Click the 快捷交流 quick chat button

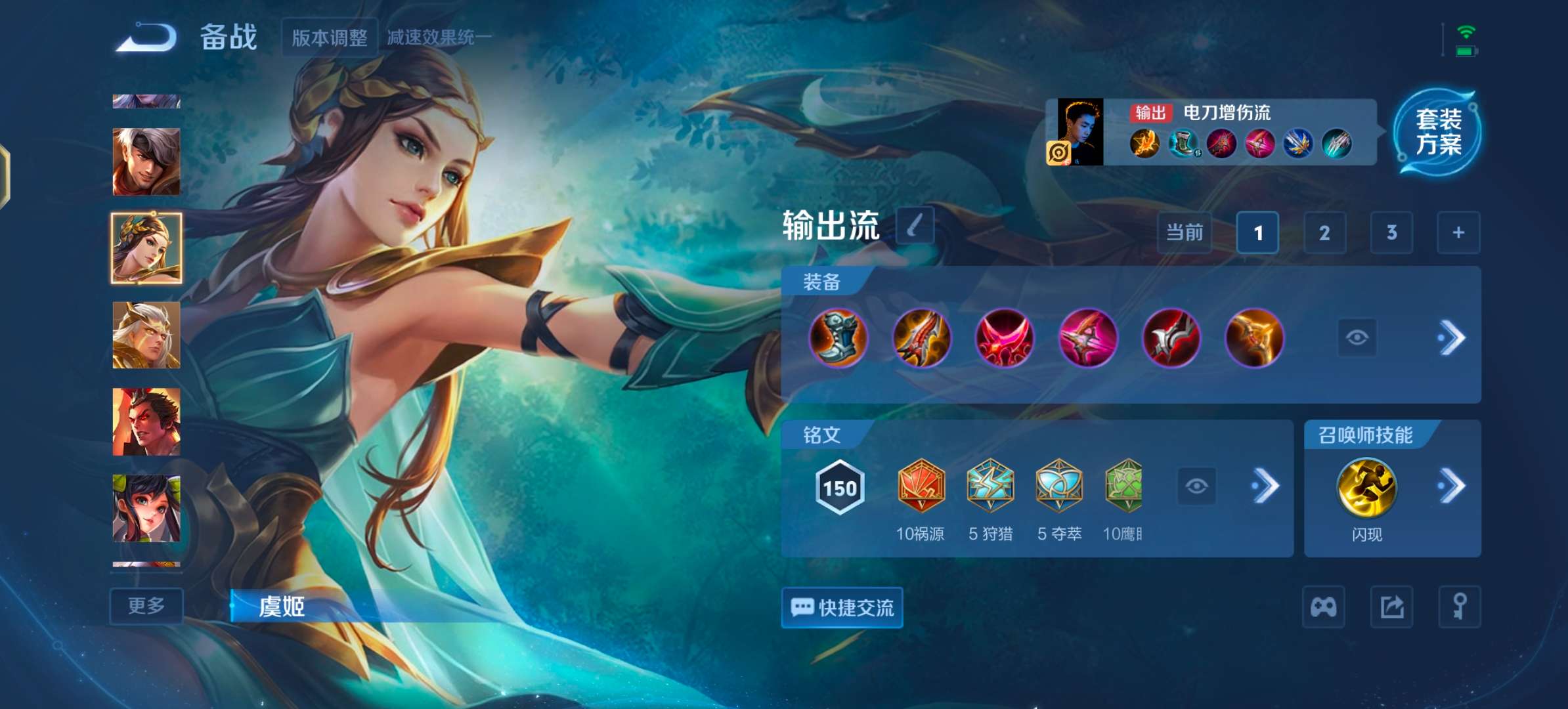point(842,607)
